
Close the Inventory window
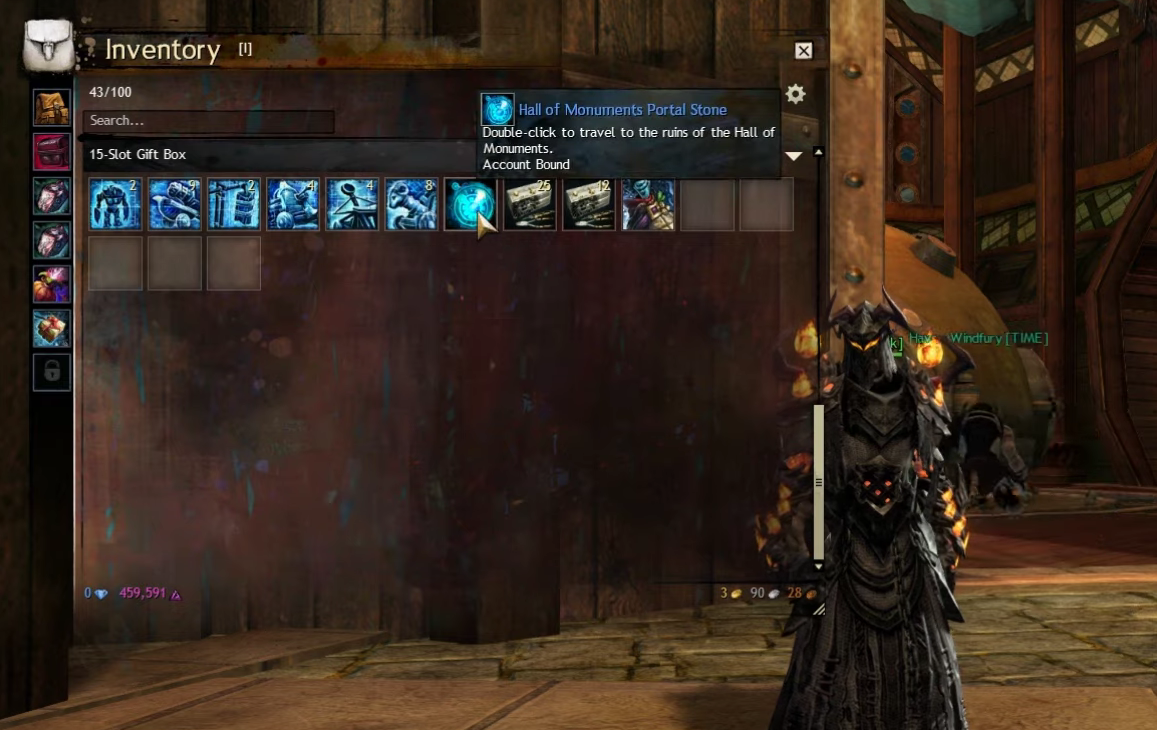[x=803, y=51]
